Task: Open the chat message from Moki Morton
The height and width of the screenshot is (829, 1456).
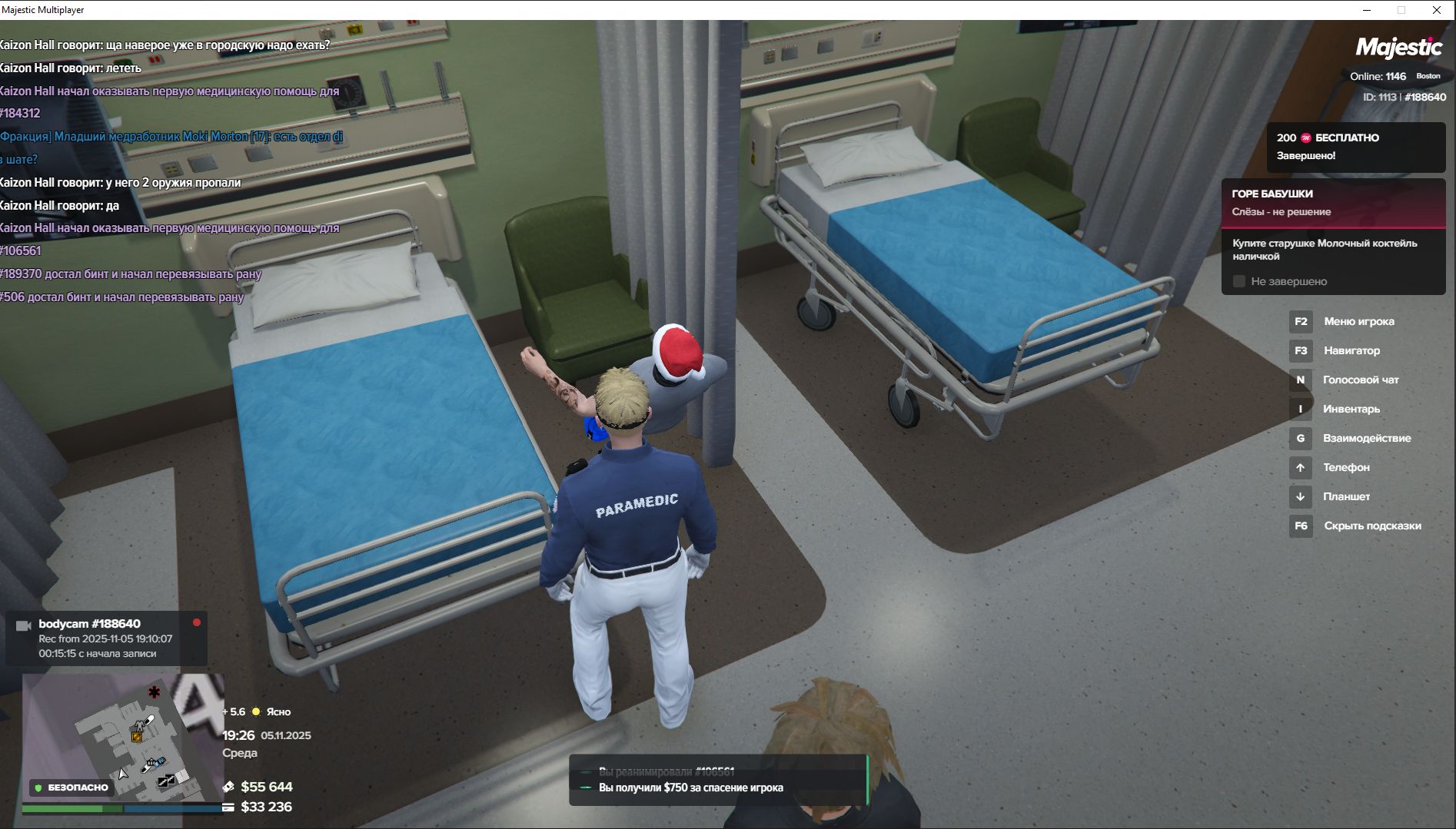Action: tap(171, 137)
